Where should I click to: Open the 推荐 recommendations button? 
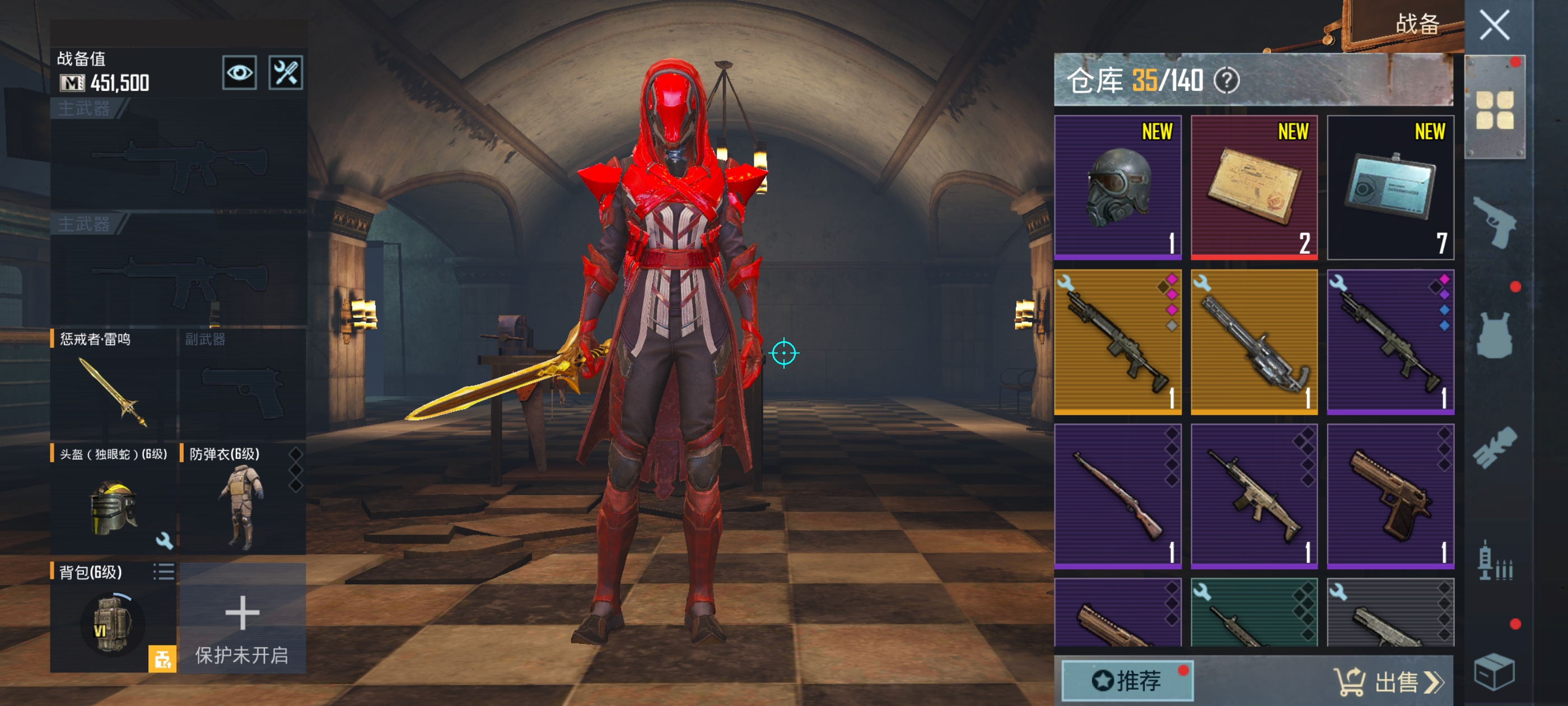[1127, 680]
